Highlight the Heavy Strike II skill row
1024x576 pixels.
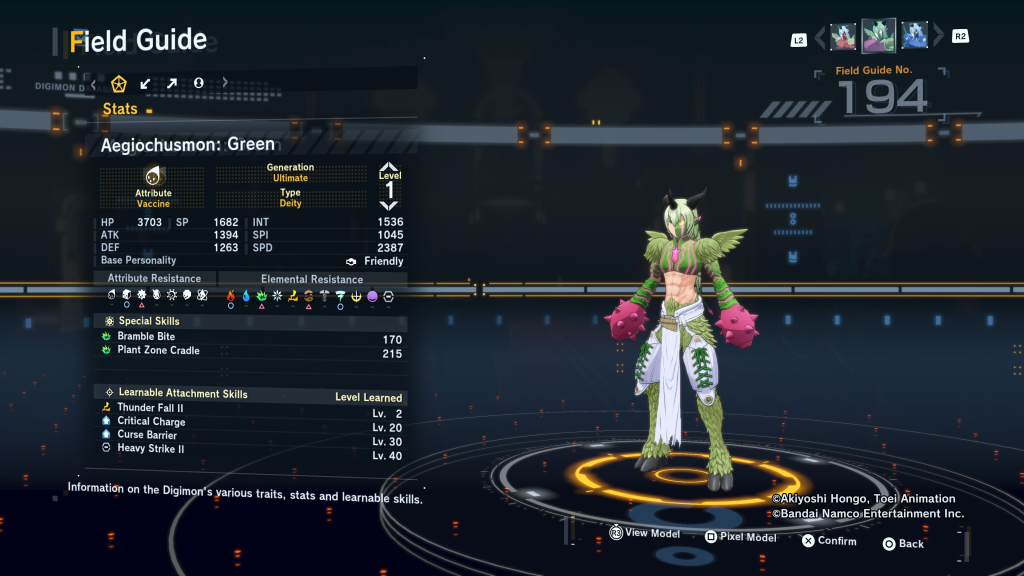pyautogui.click(x=151, y=449)
